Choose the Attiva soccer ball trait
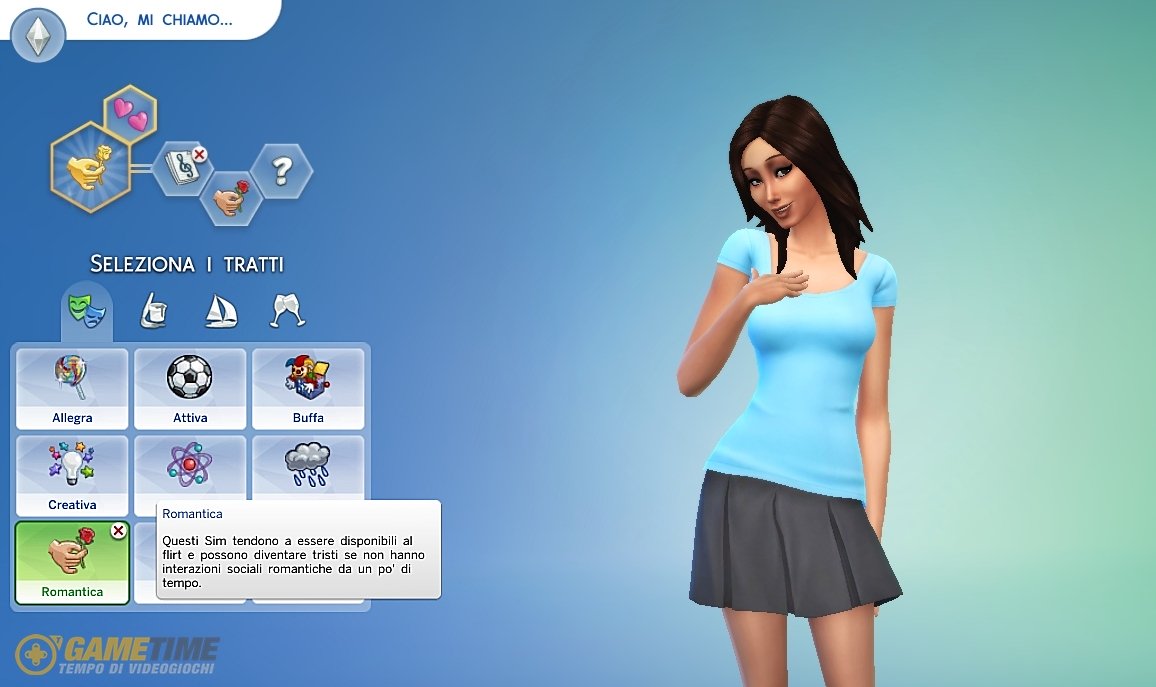 (x=190, y=389)
